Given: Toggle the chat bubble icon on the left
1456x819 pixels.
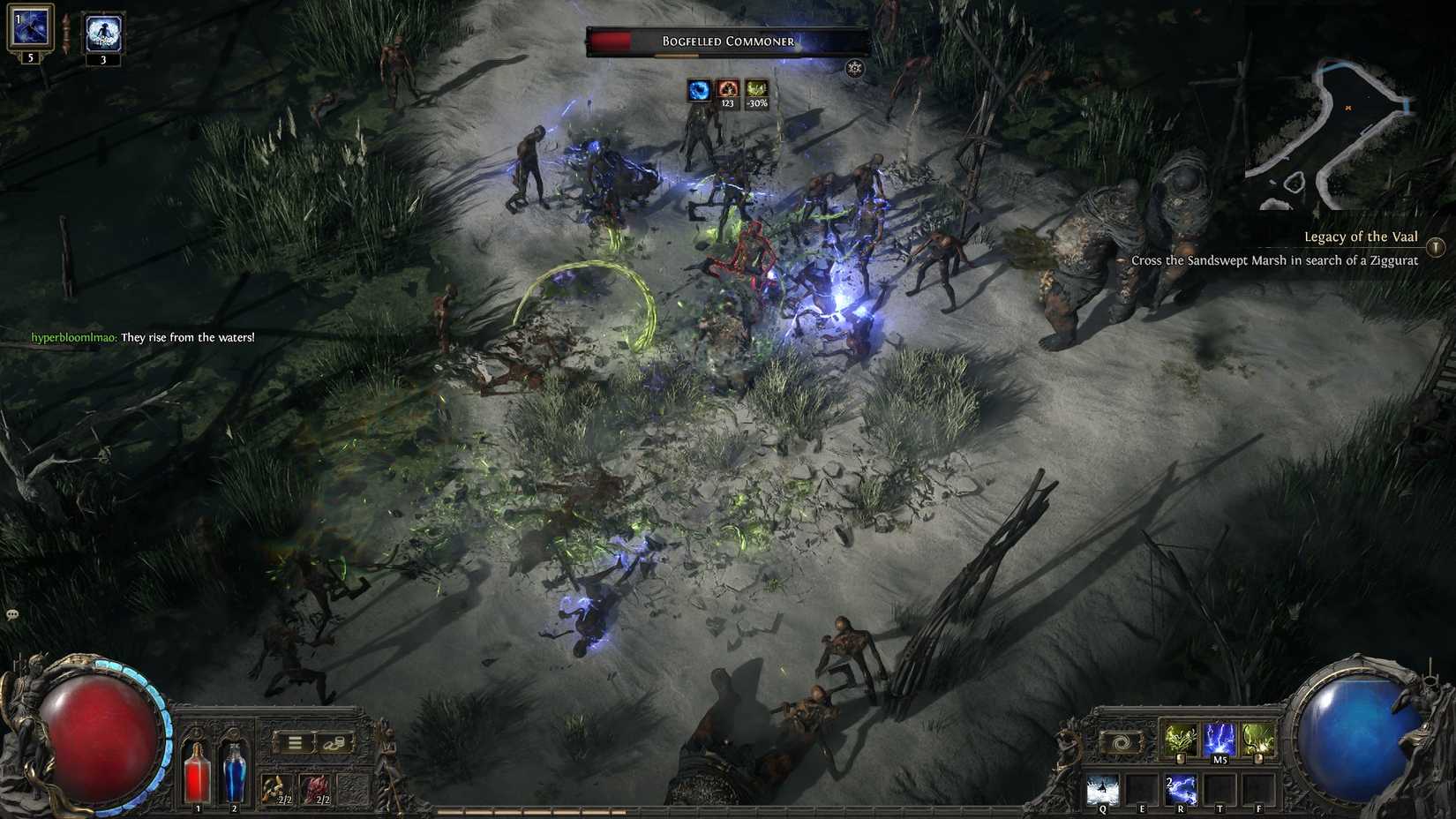Looking at the screenshot, I should [12, 612].
